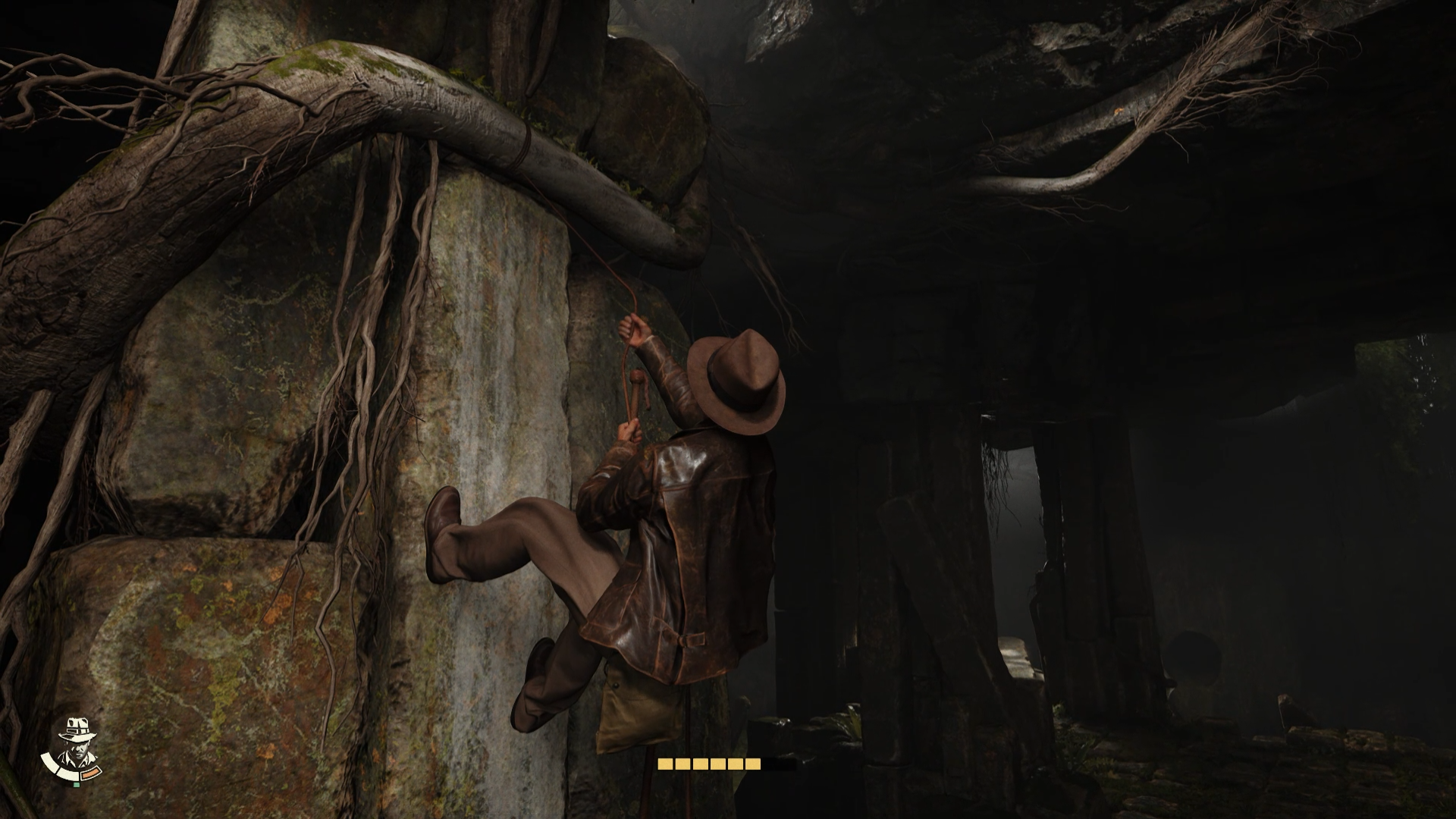Click the yellow stamina meter bar

click(x=709, y=764)
